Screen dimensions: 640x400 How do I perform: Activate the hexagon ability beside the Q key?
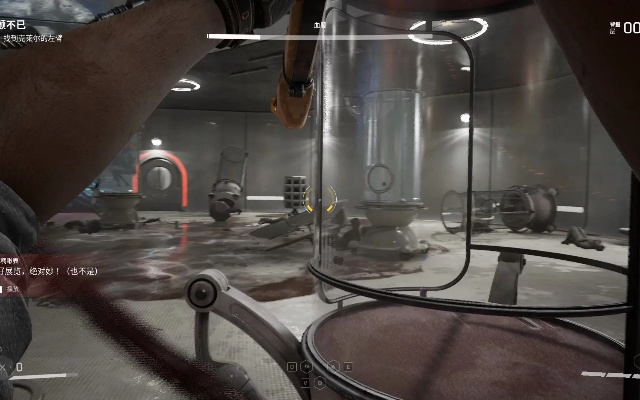[306, 367]
